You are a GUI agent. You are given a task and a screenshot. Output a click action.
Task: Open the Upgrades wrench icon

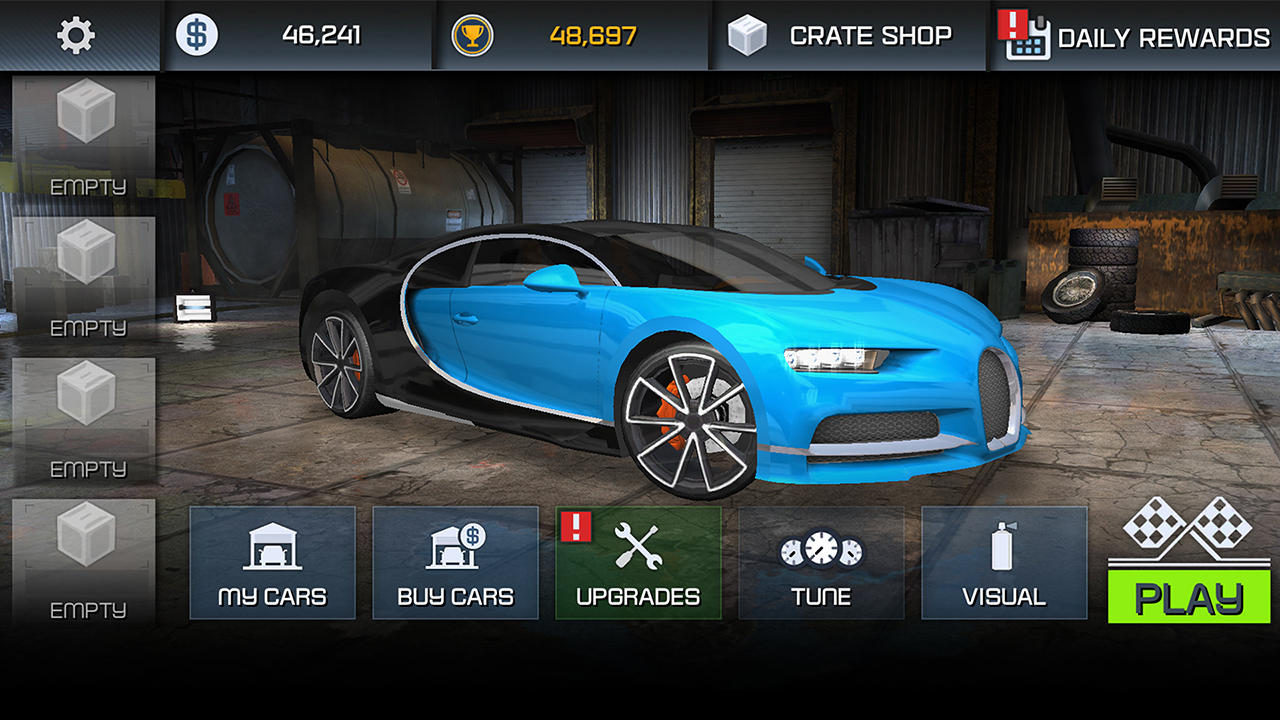pos(636,545)
